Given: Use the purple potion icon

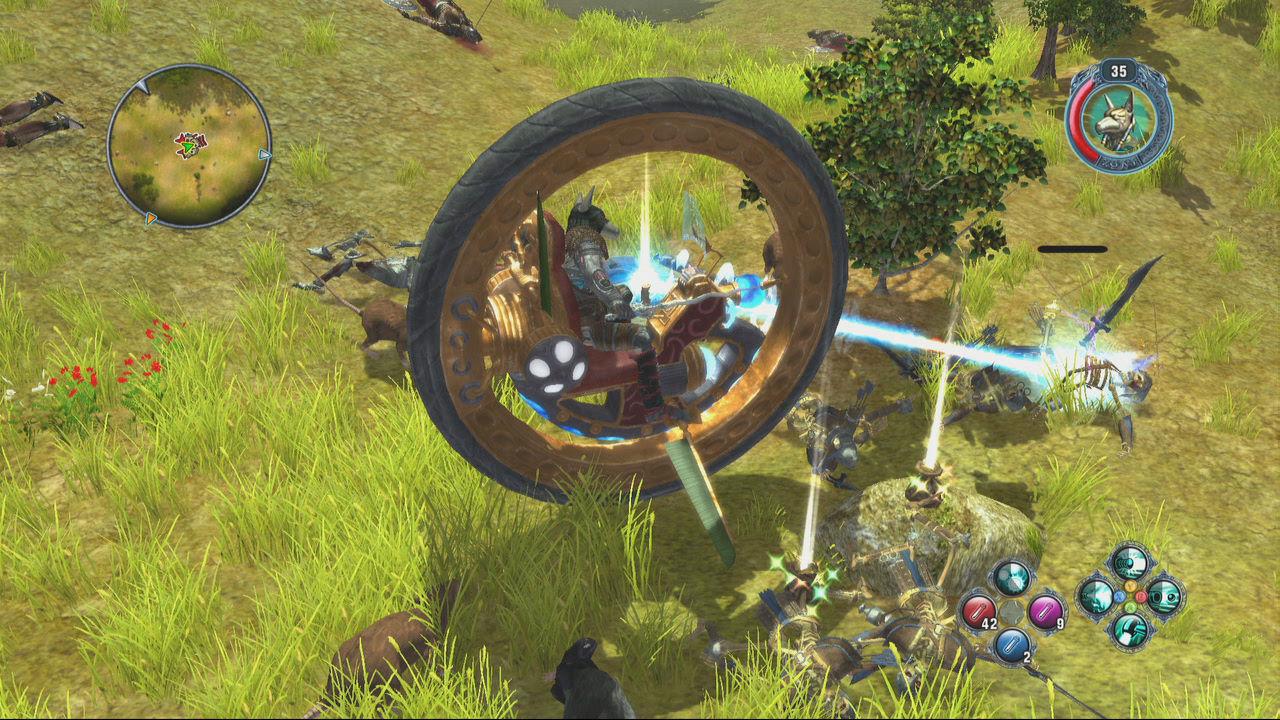Looking at the screenshot, I should [1045, 613].
